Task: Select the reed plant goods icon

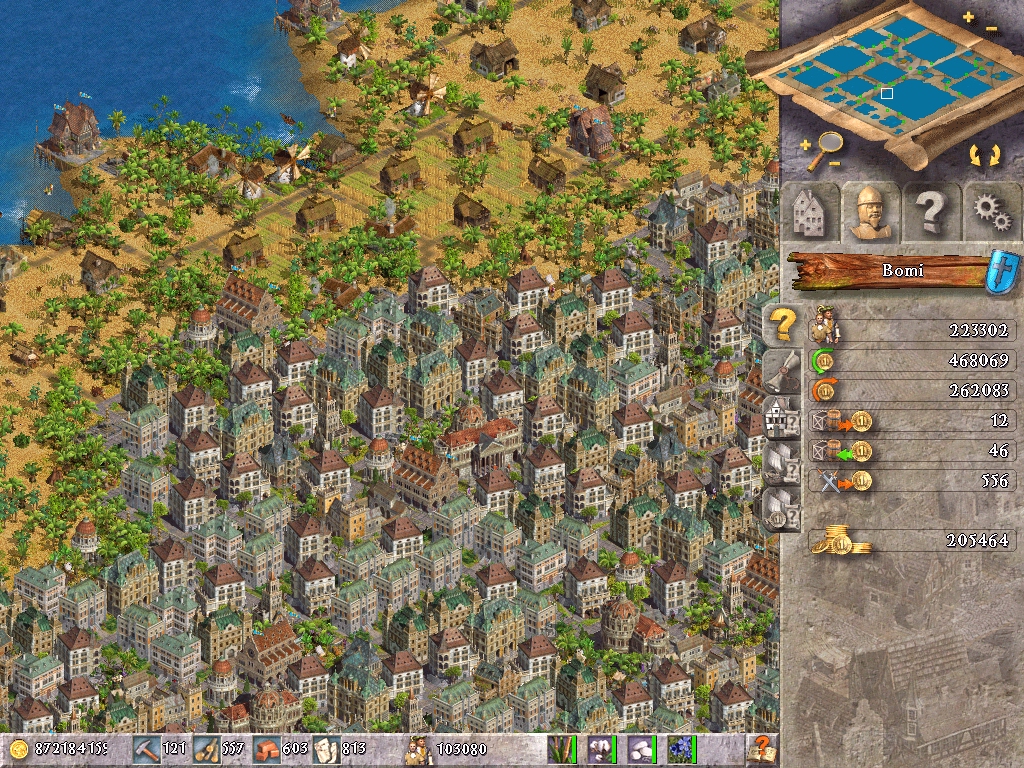Action: 560,748
